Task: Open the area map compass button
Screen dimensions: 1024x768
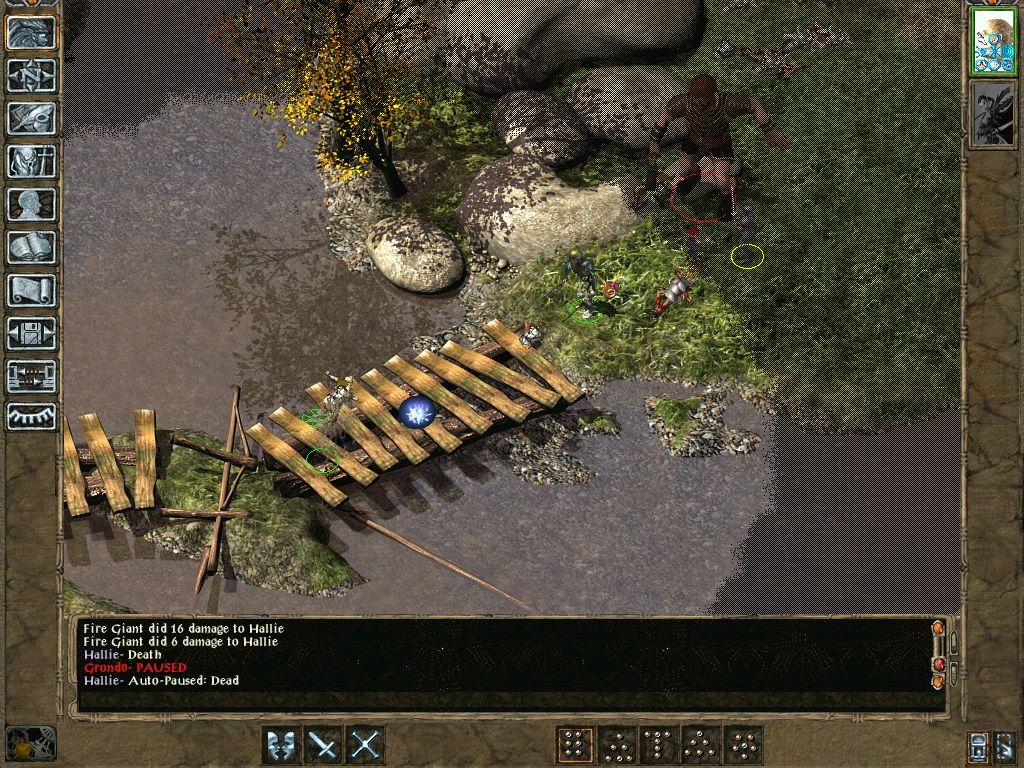Action: [31, 75]
